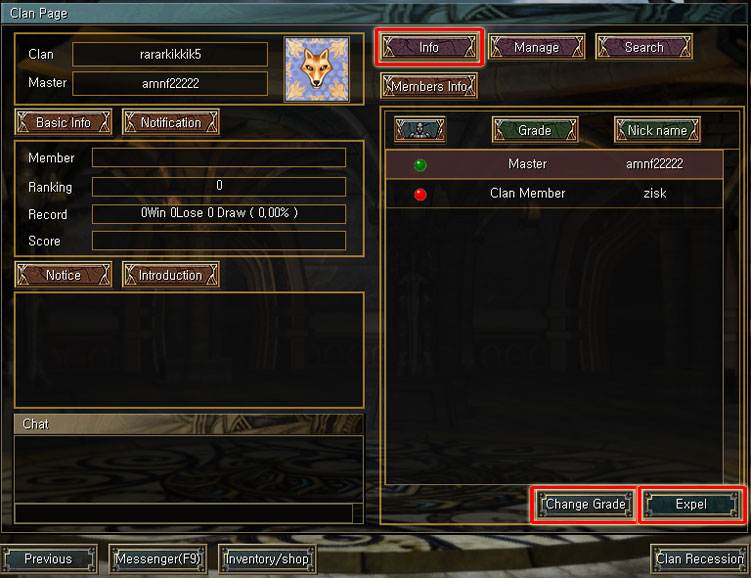
Task: Open Inventory/shop
Action: 267,558
